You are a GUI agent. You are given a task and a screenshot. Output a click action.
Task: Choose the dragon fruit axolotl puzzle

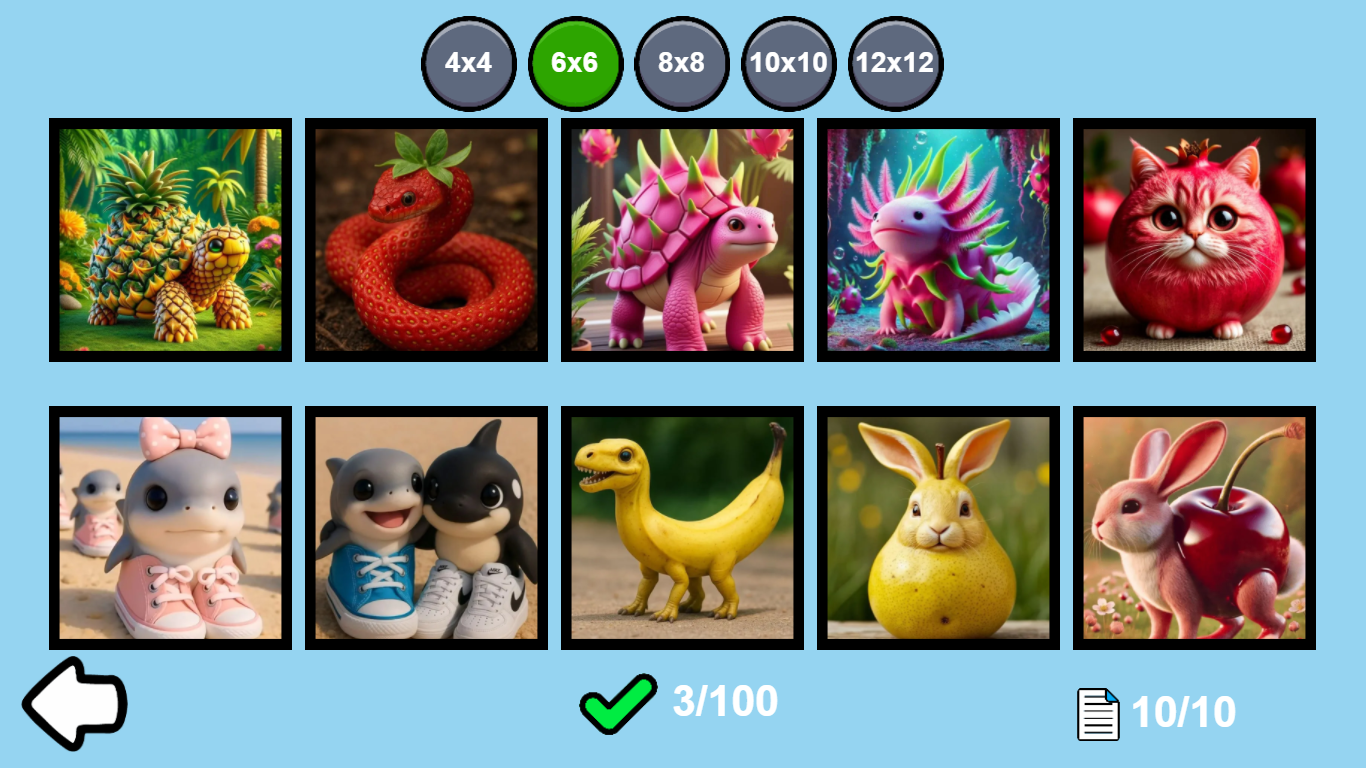[938, 239]
